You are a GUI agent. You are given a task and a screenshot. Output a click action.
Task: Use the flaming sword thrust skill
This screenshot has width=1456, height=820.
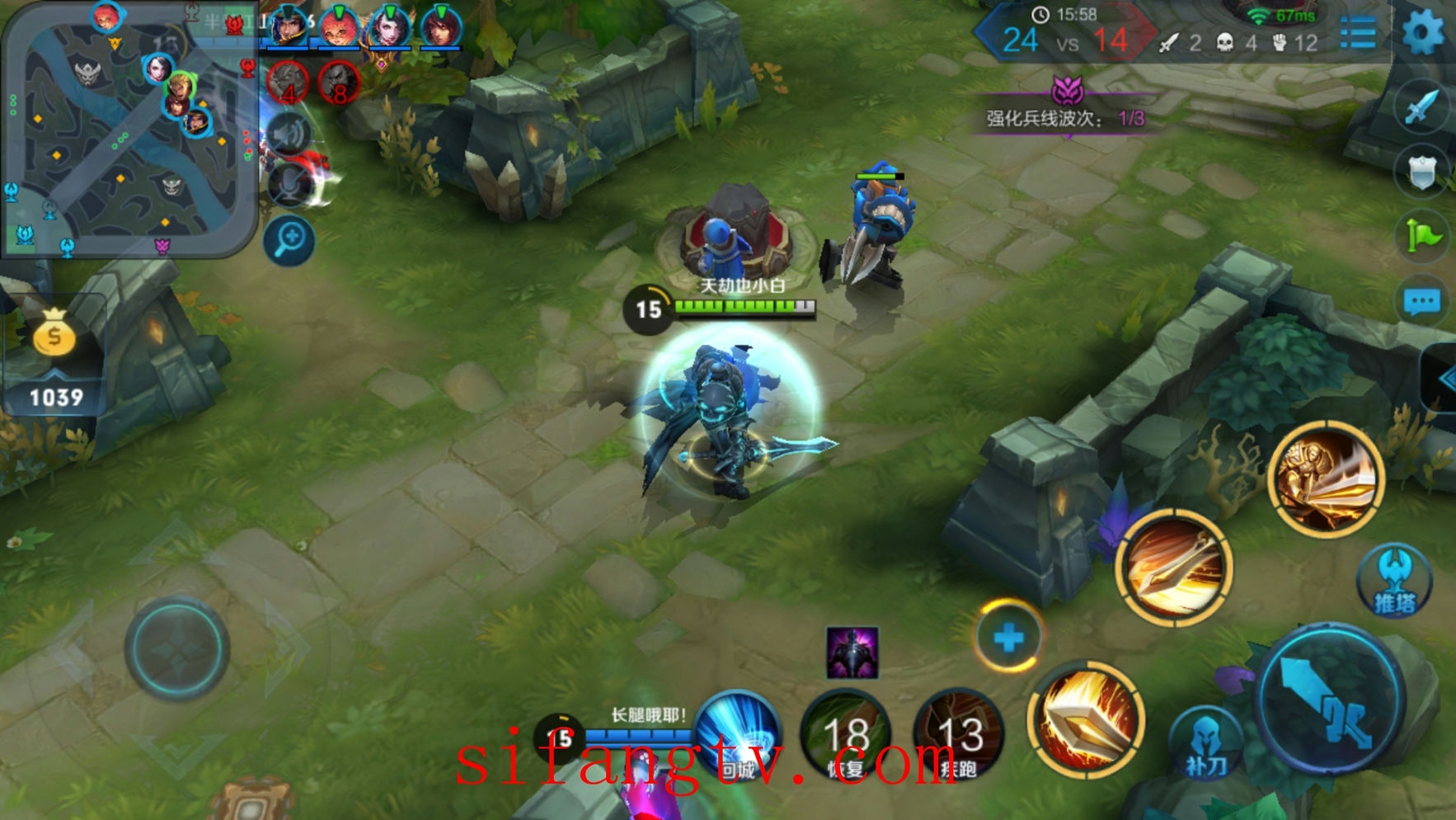coord(1174,568)
